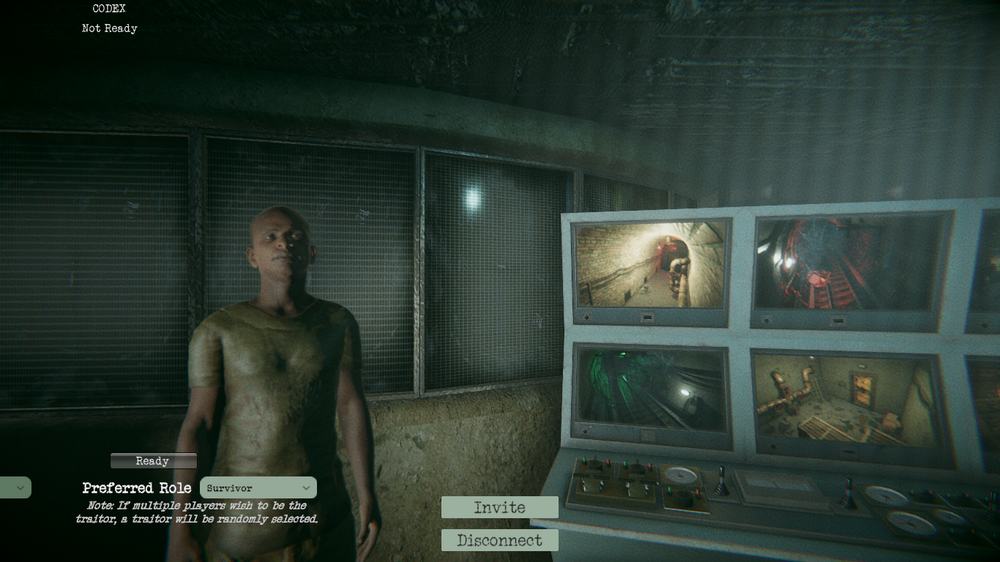Click the Ready button
The width and height of the screenshot is (1000, 562).
pyautogui.click(x=153, y=461)
